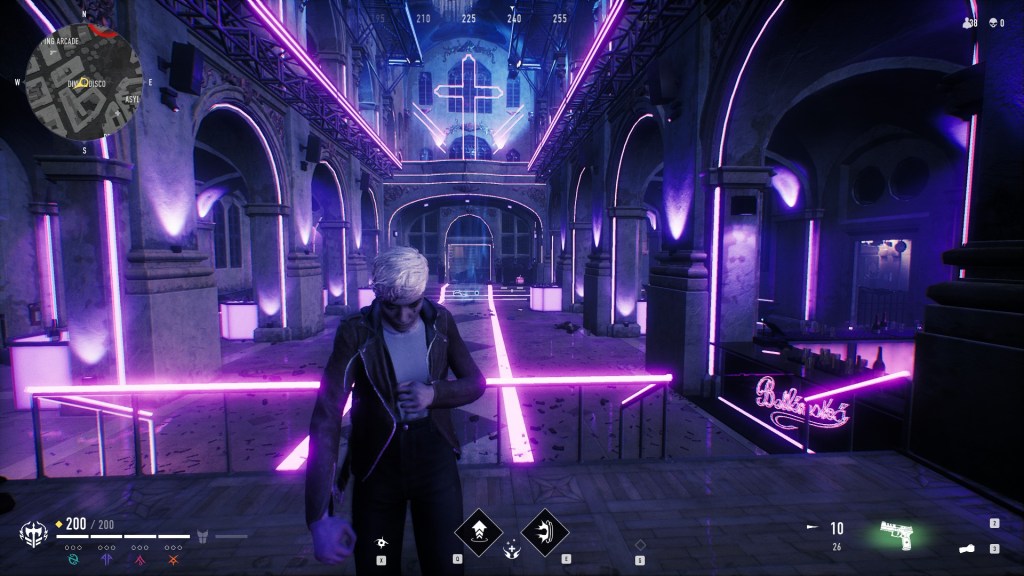The width and height of the screenshot is (1024, 576).
Task: Click the players remaining icon
Action: coord(966,22)
